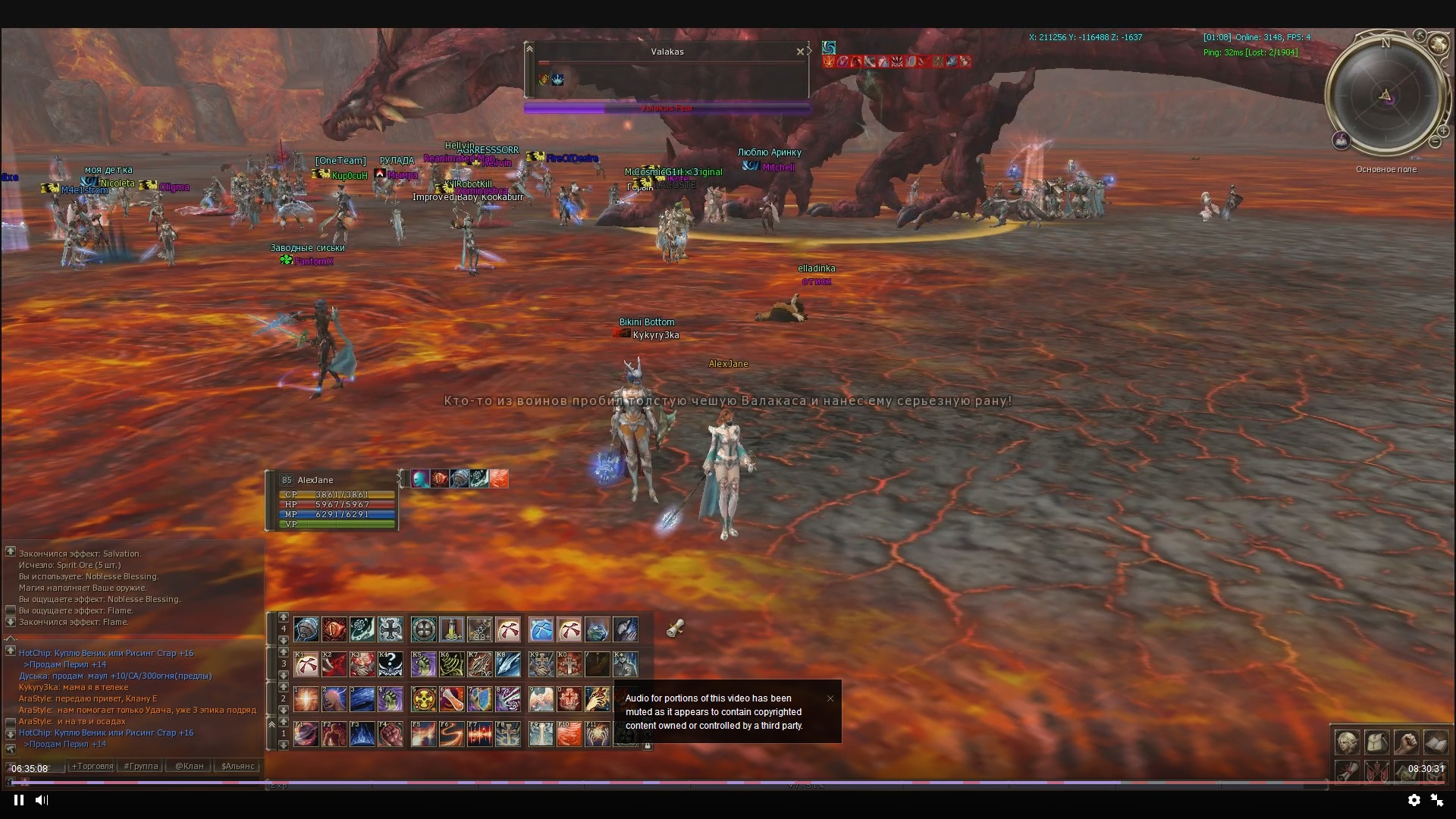The image size is (1456, 819).
Task: Dismiss the muted audio notice
Action: [x=830, y=698]
